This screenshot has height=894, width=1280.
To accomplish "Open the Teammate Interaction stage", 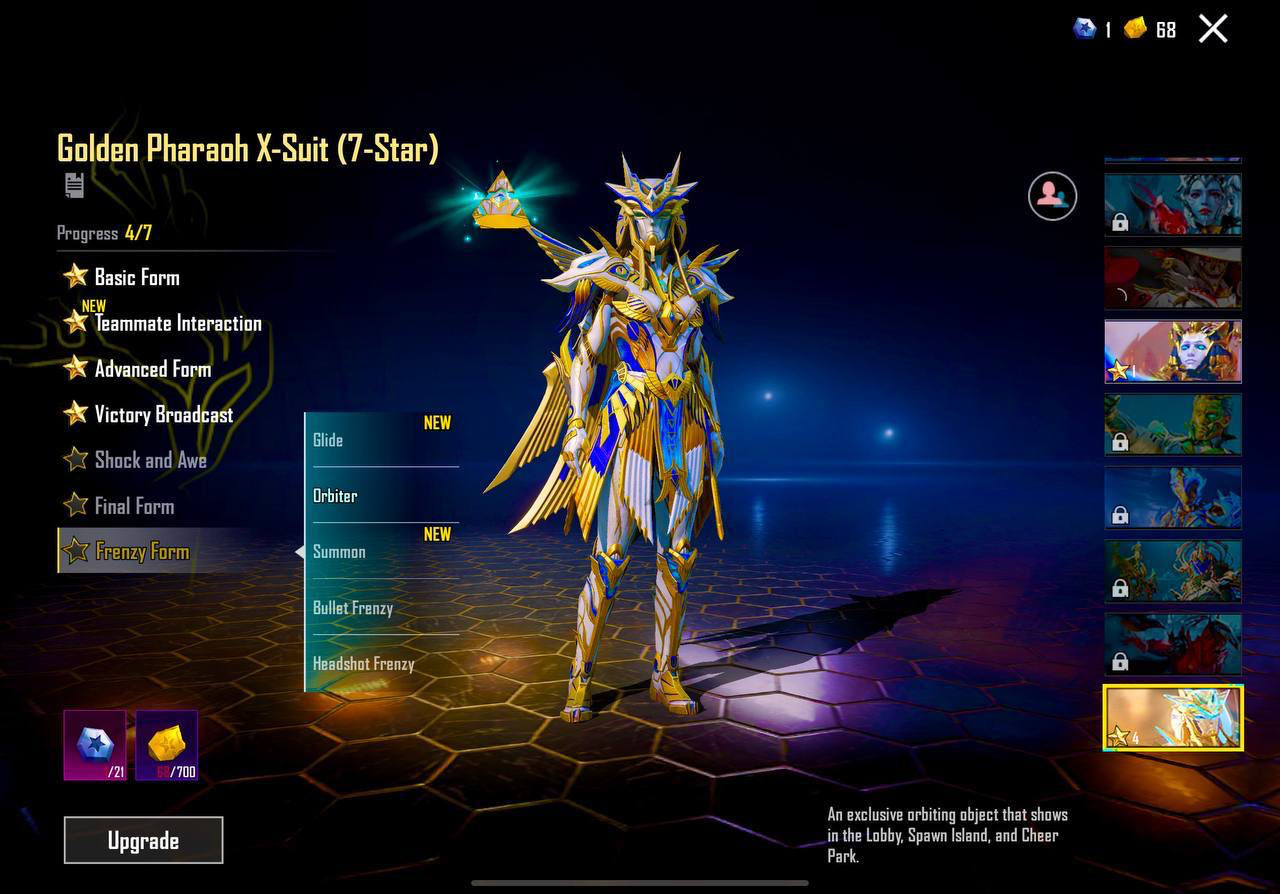I will click(x=177, y=323).
